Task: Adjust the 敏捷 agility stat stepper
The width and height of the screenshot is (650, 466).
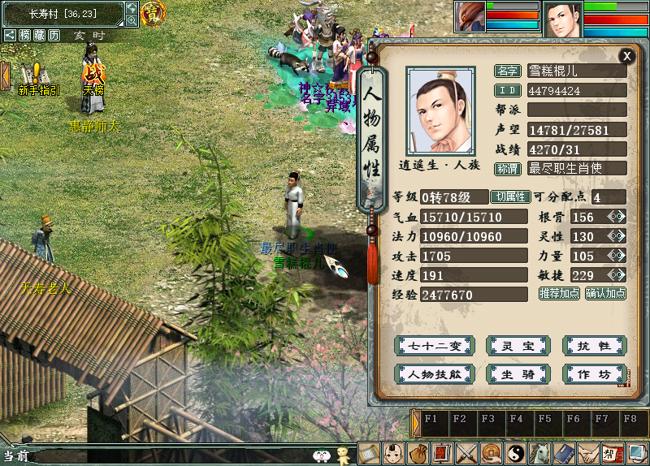Action: [x=617, y=274]
